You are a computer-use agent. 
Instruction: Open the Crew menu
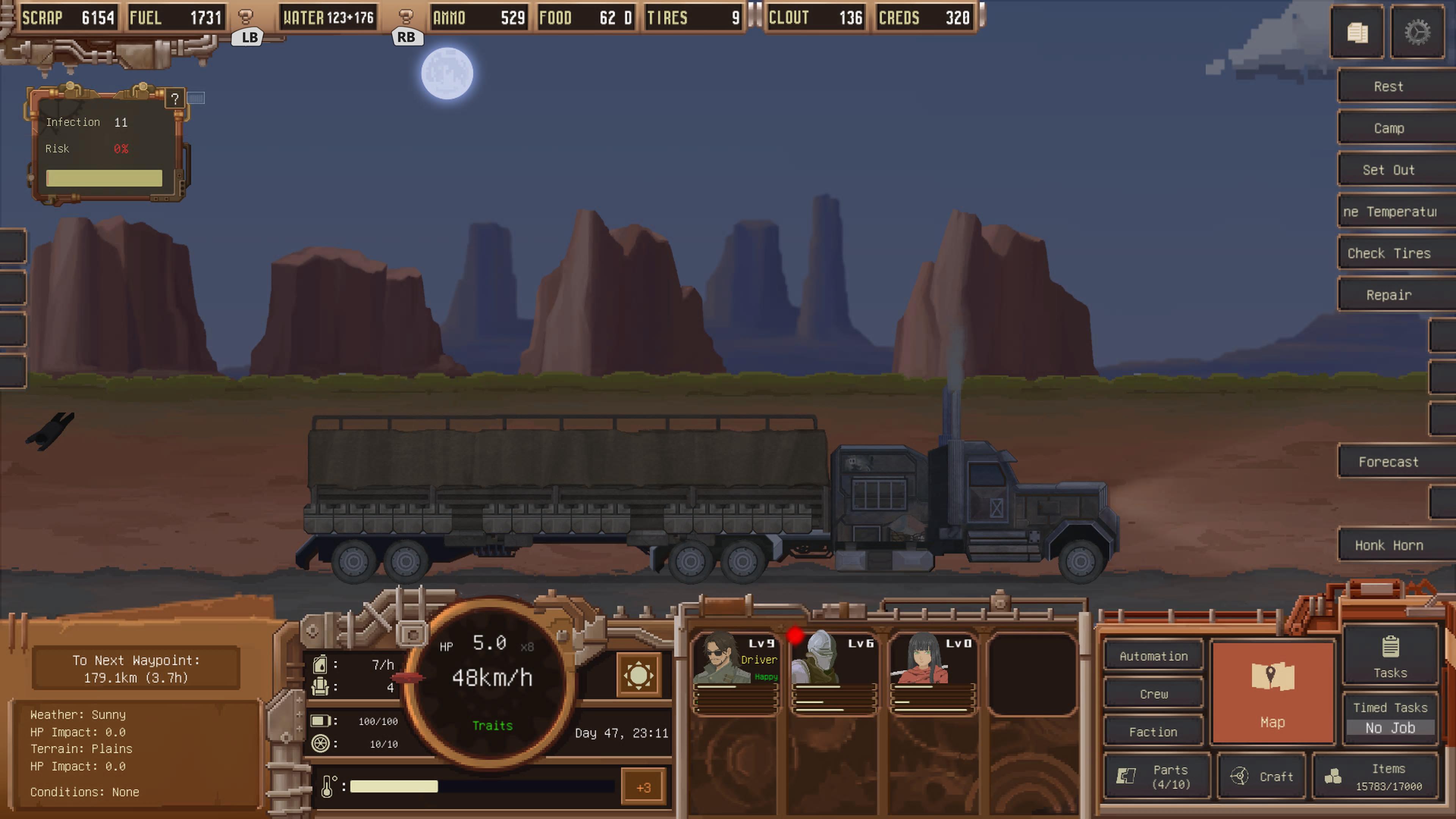click(x=1153, y=694)
